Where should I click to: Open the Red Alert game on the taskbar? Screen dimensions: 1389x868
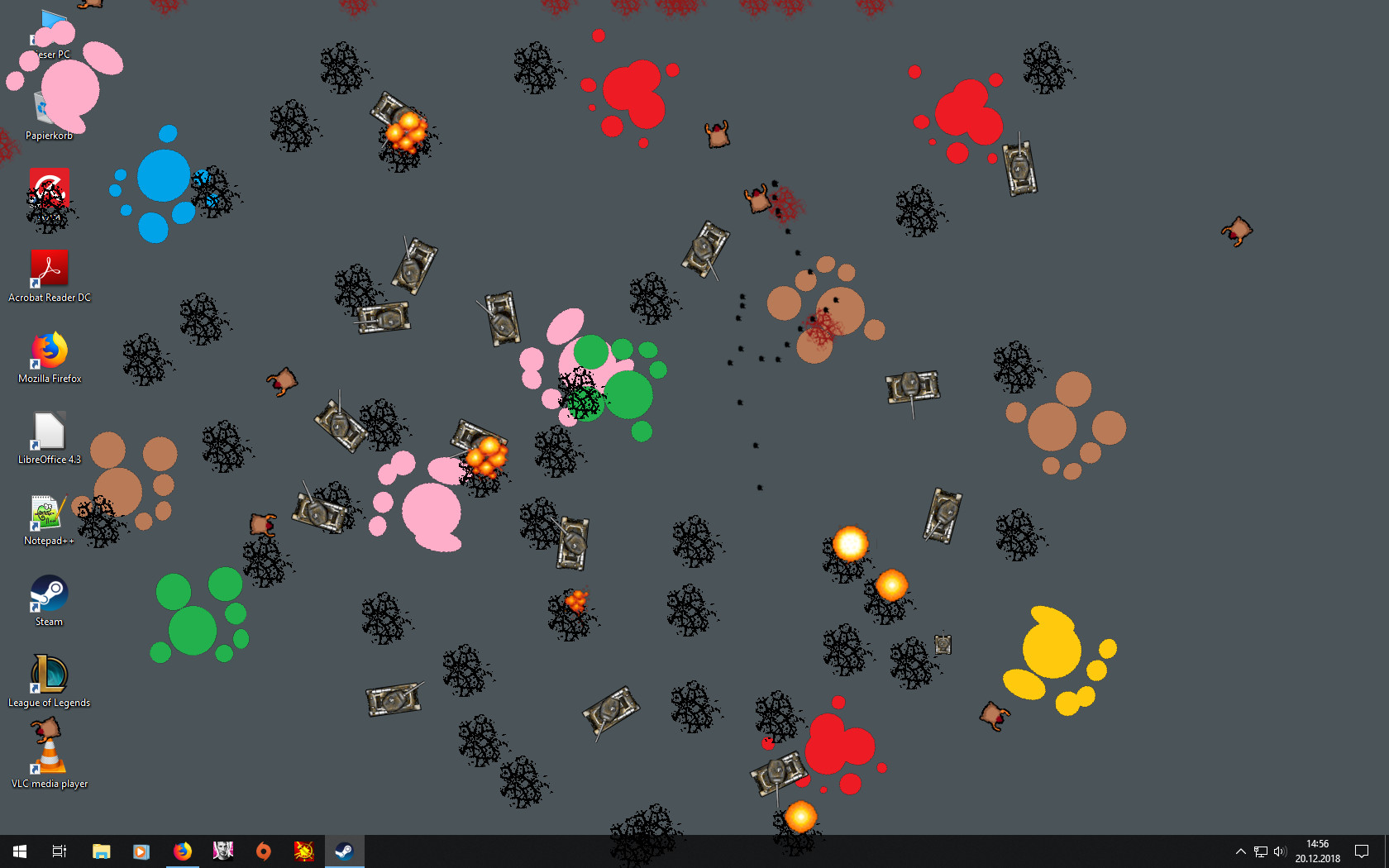303,851
